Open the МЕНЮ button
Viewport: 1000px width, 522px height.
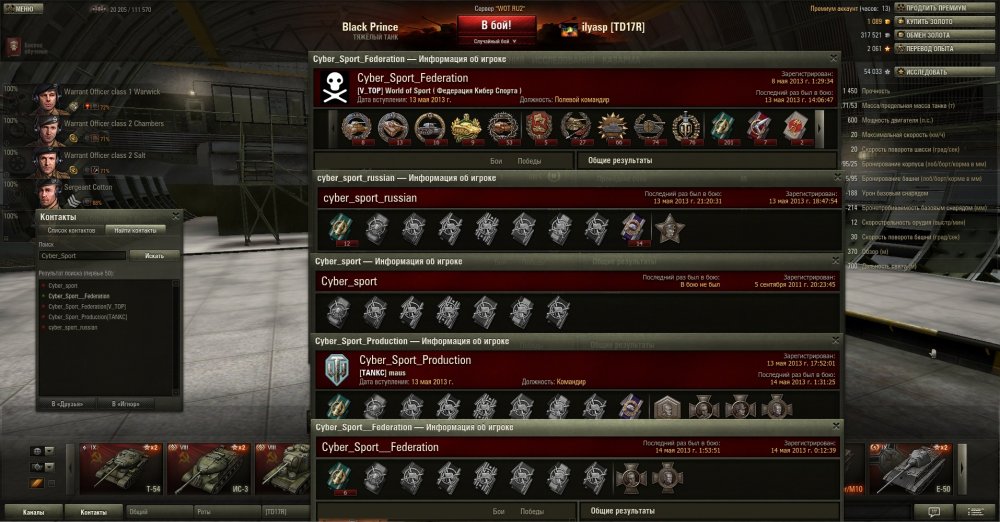22,8
